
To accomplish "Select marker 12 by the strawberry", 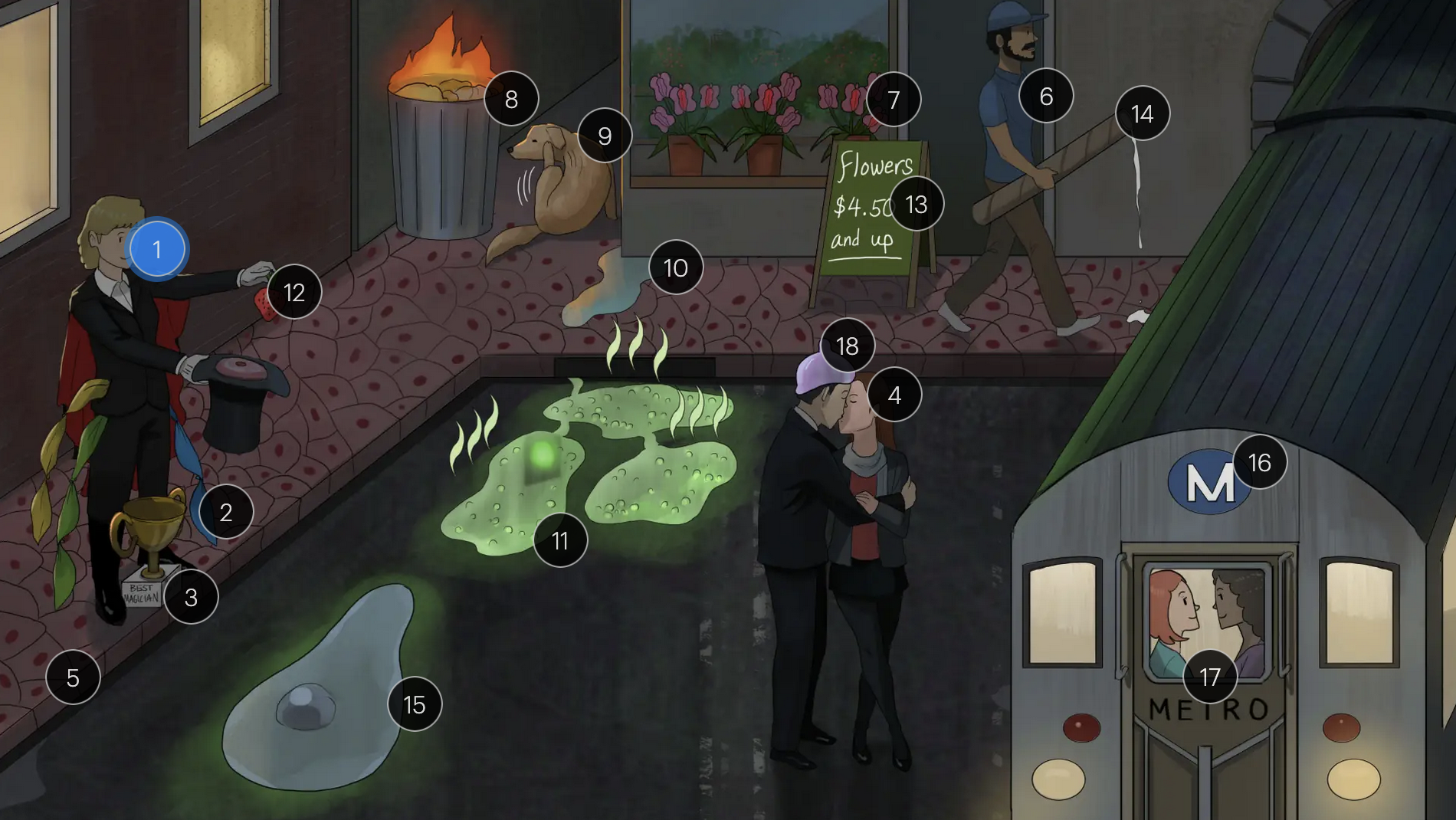I will [x=294, y=292].
